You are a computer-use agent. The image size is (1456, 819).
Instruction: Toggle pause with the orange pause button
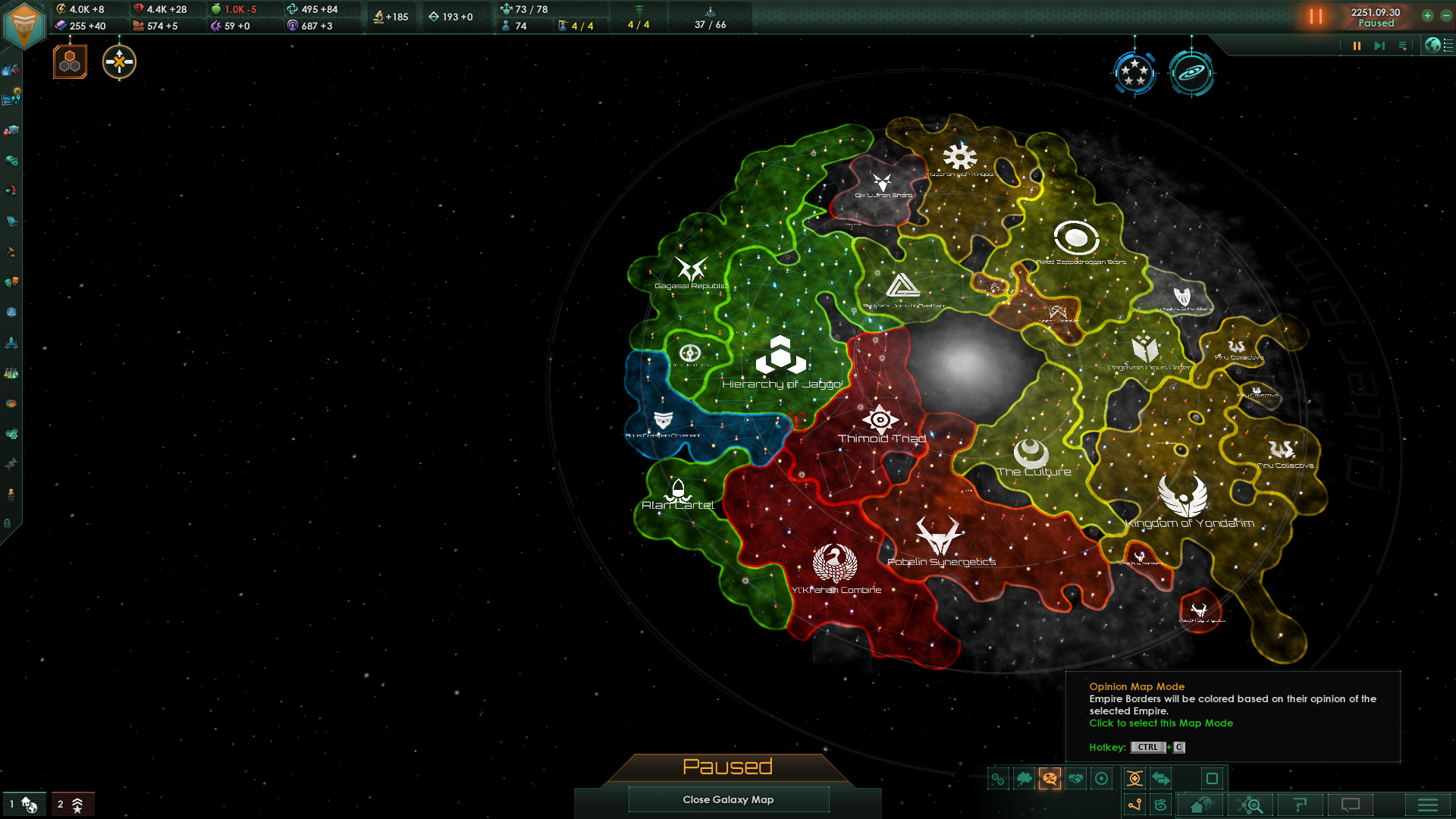1316,17
